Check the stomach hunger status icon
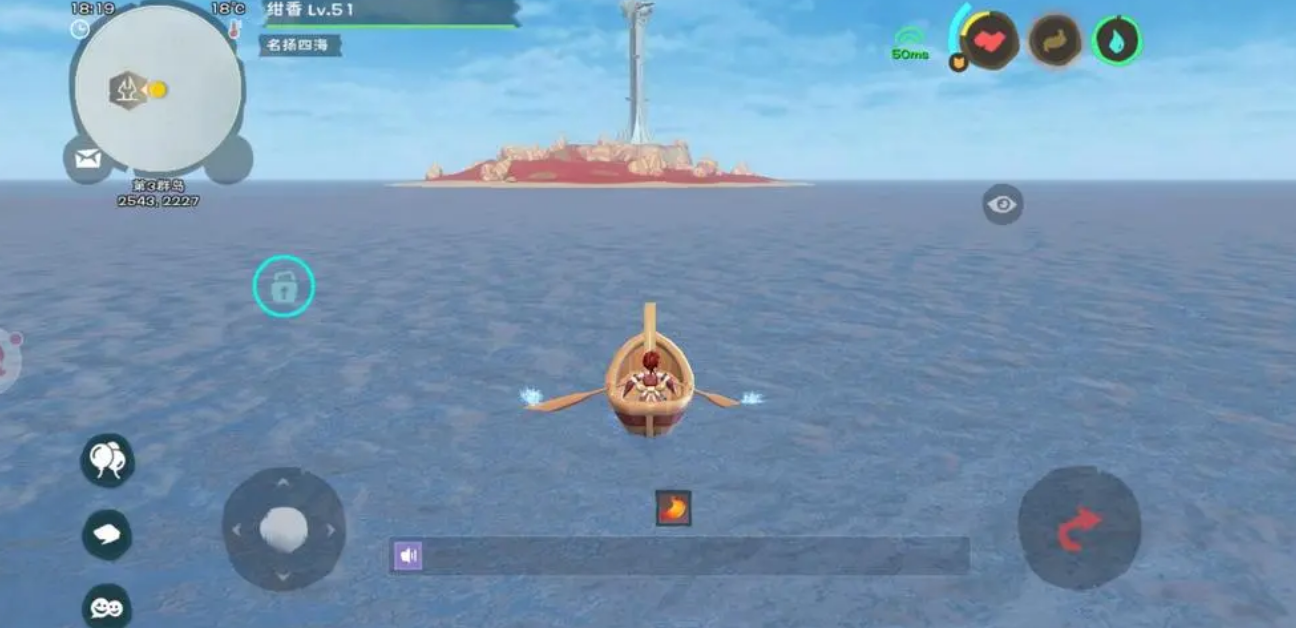Screen dimensions: 1296x628 click(1055, 41)
